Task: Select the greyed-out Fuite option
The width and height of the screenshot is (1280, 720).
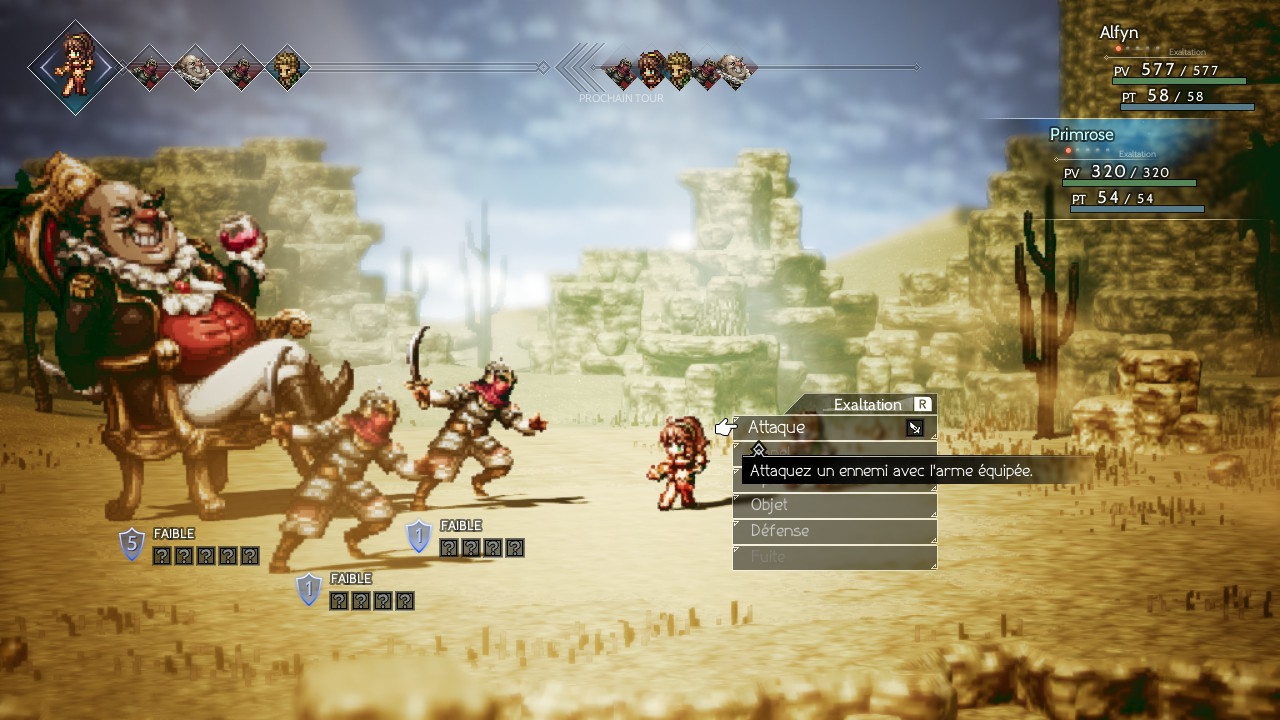Action: (834, 557)
